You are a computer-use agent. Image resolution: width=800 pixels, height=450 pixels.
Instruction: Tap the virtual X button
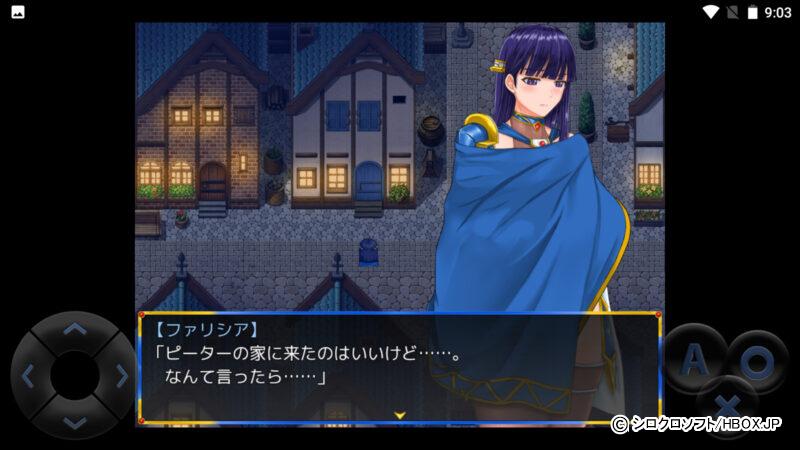coord(727,402)
